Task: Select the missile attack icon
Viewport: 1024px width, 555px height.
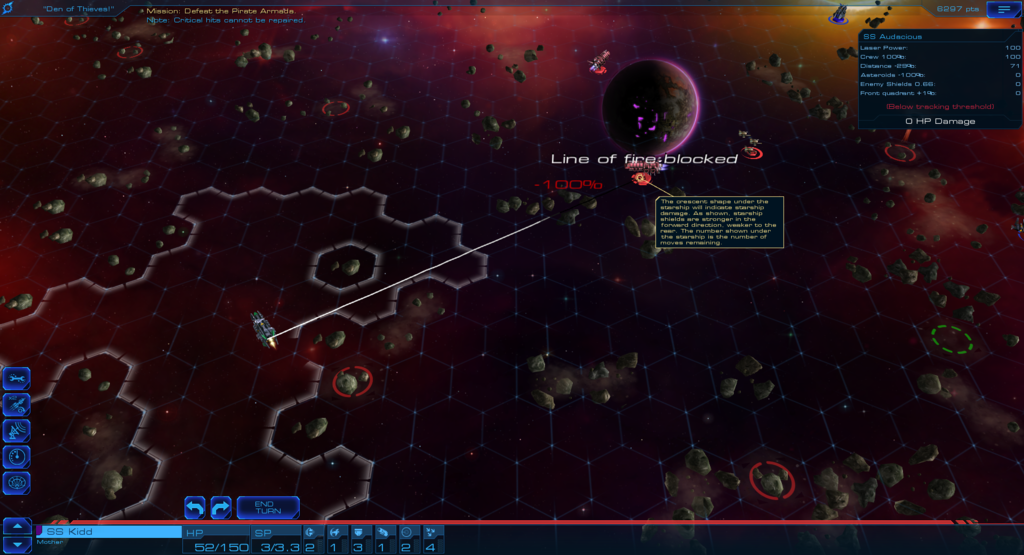Action: tap(17, 404)
